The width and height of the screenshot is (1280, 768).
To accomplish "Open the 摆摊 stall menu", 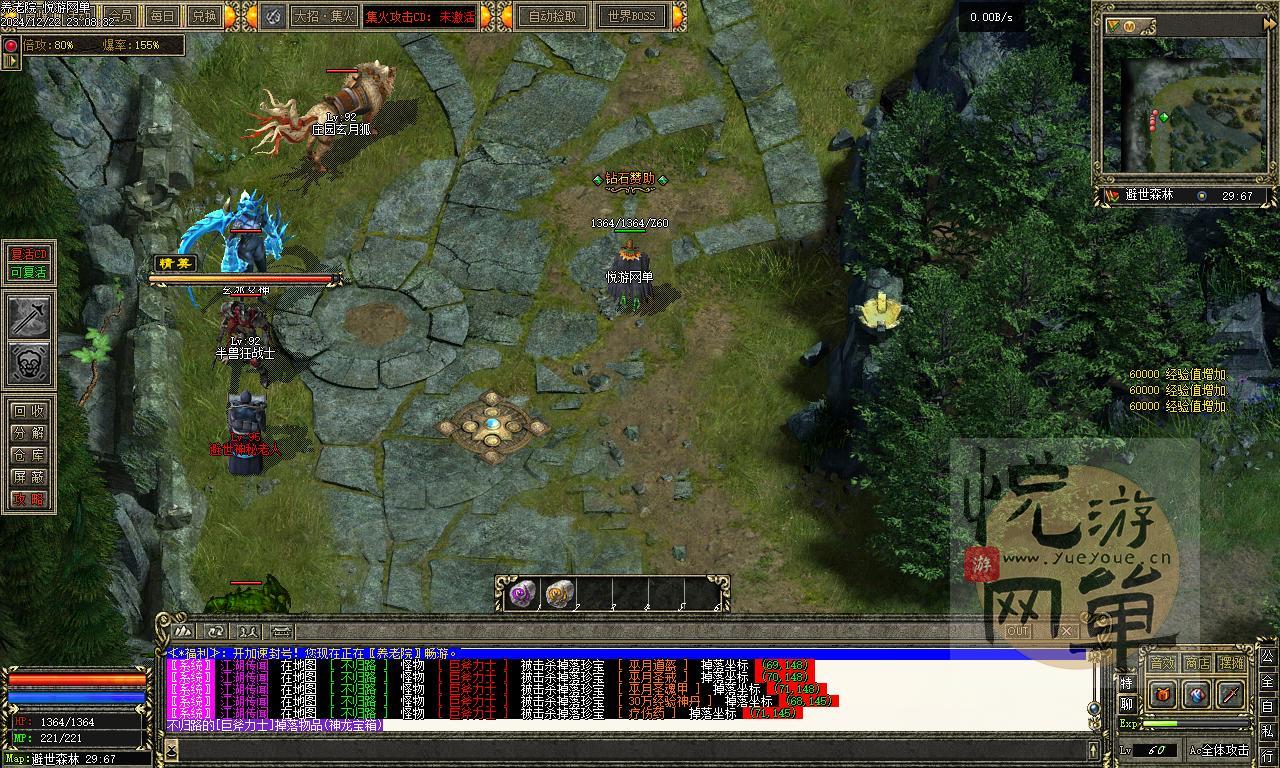I will (1232, 663).
